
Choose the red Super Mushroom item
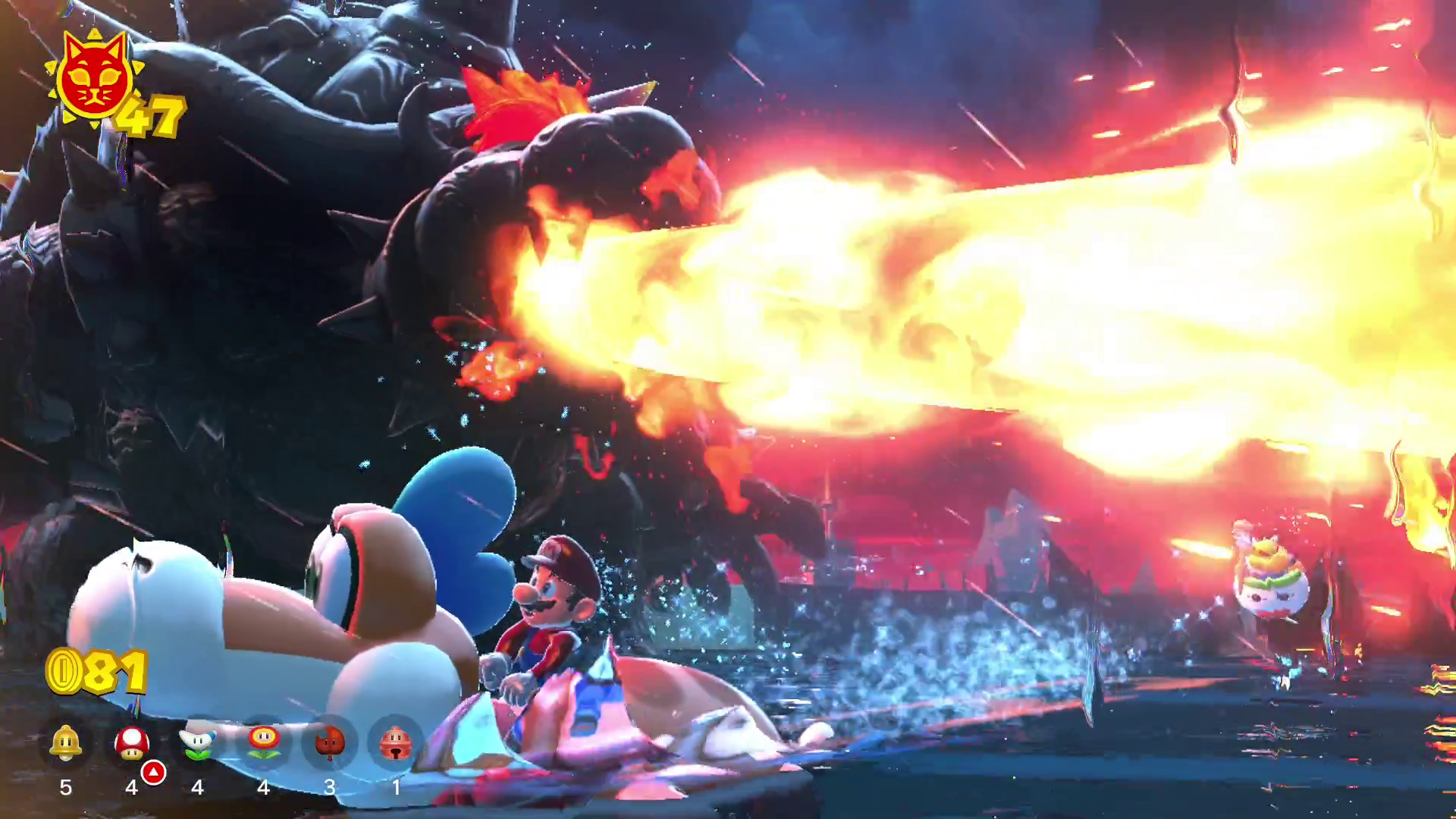coord(132,742)
